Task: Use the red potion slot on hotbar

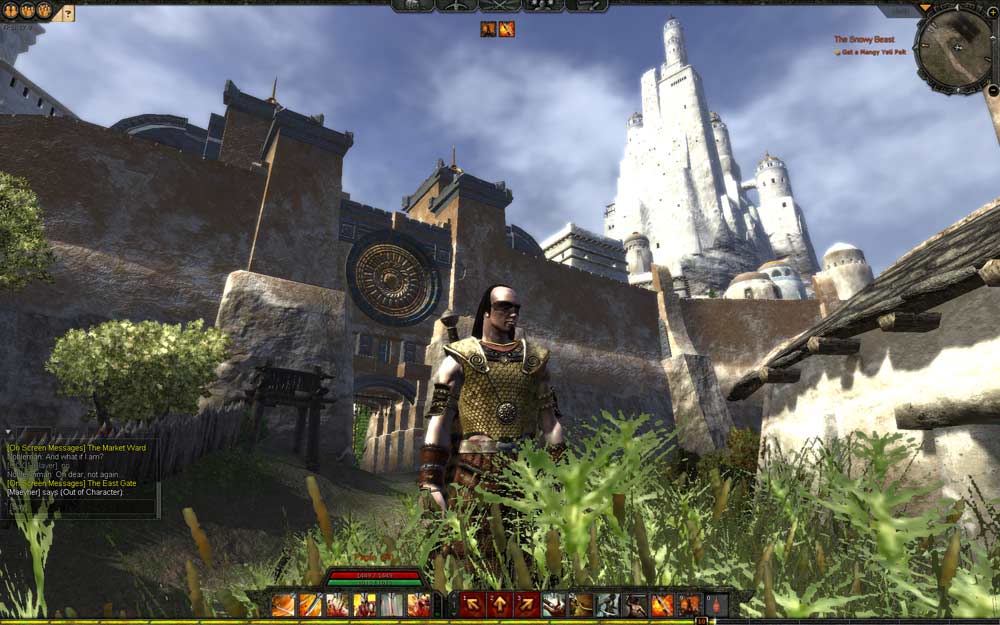Action: pos(716,604)
